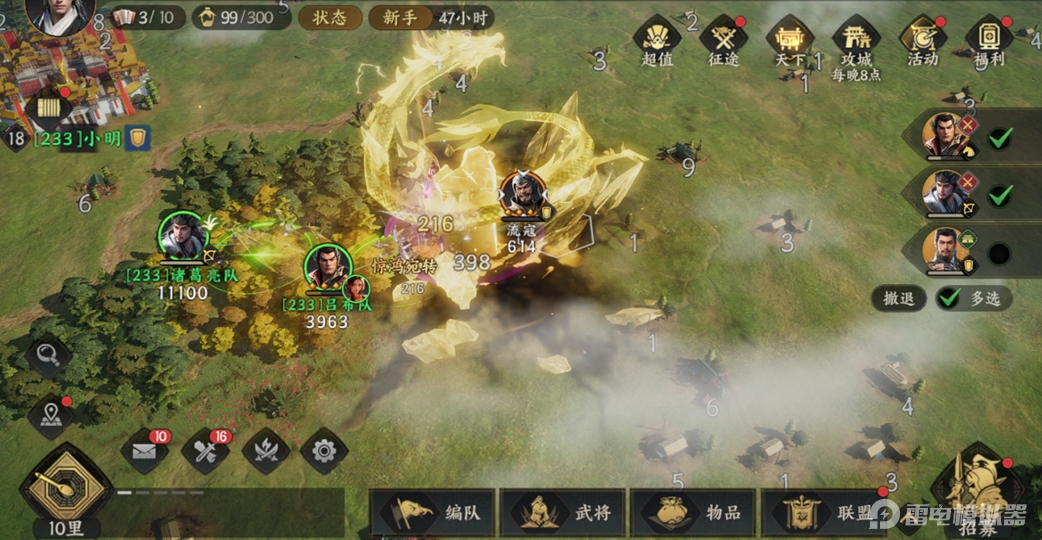This screenshot has width=1042, height=540.
Task: Open the 天下 world menu
Action: (x=790, y=40)
